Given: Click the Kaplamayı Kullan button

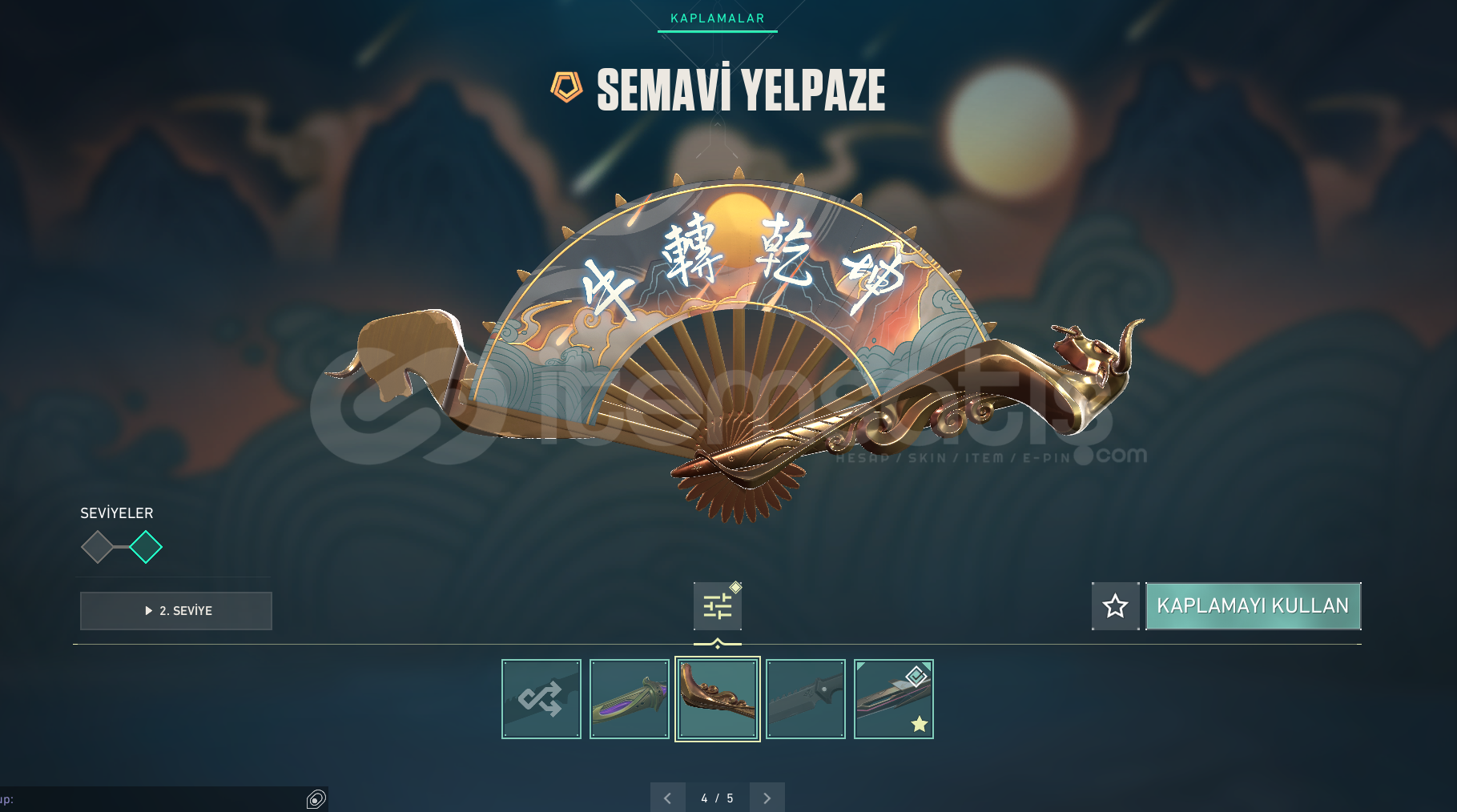Looking at the screenshot, I should (1253, 606).
